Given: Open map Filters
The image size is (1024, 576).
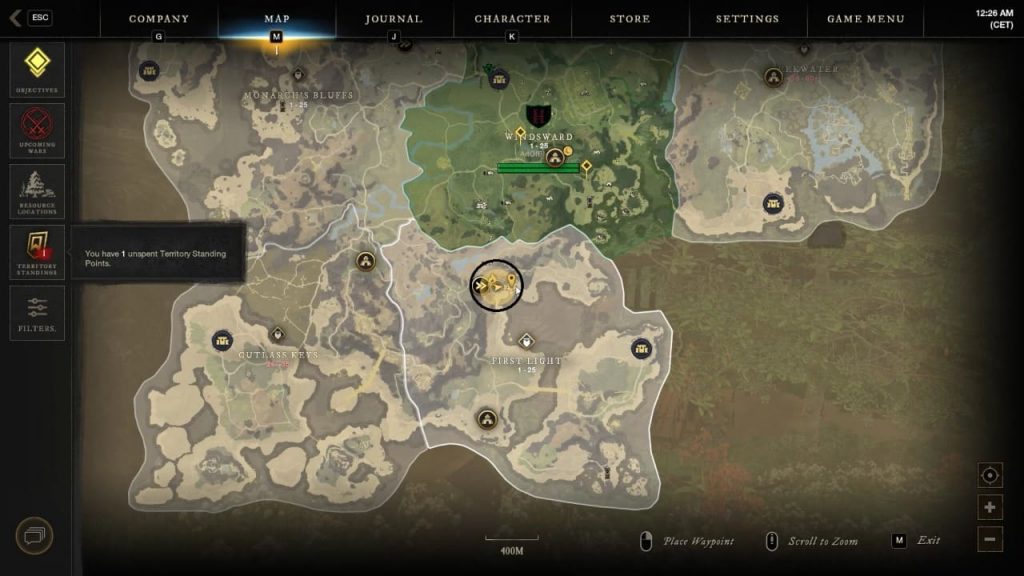Looking at the screenshot, I should click(x=37, y=312).
